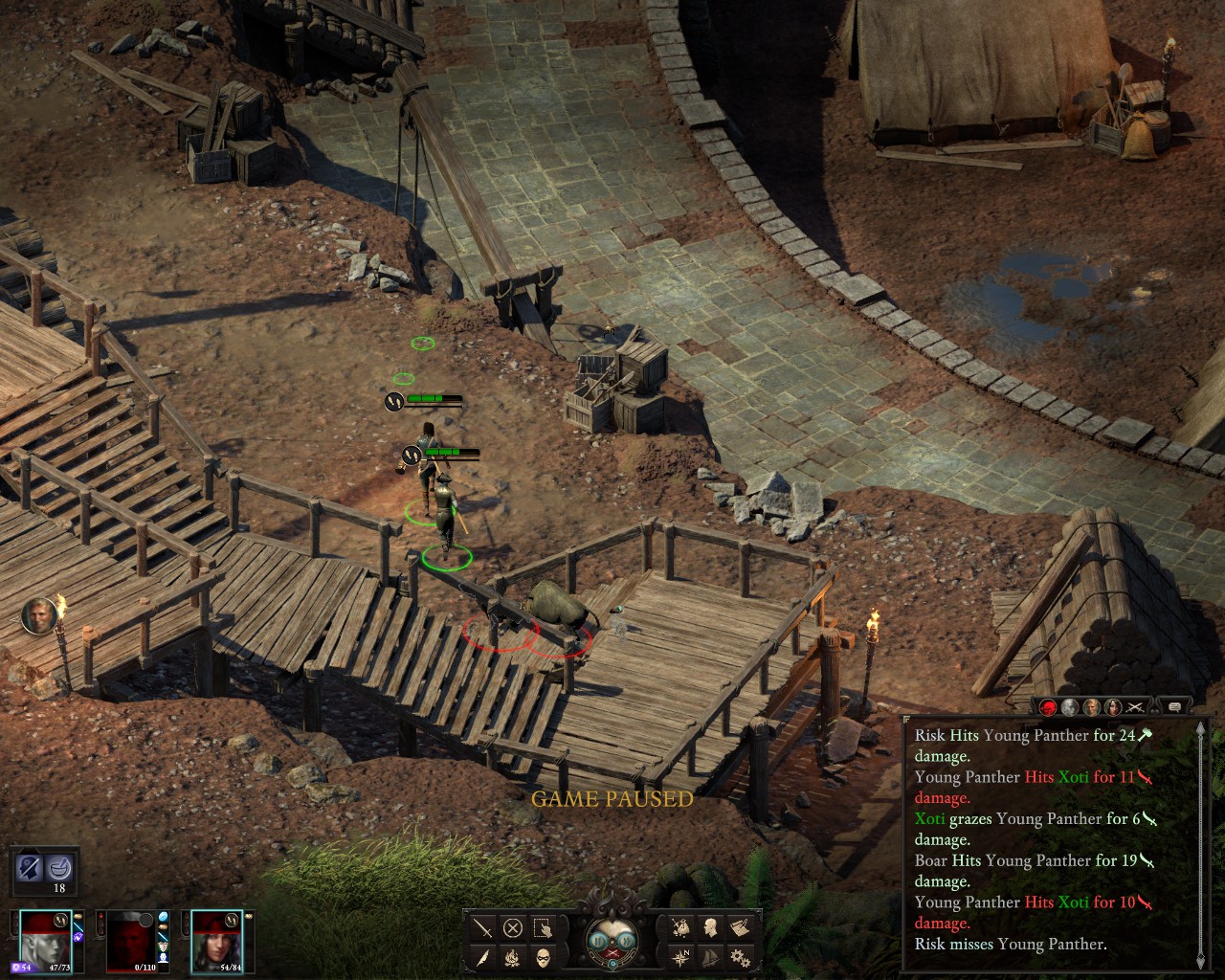
Task: Cancel the current action with the X button
Action: point(513,927)
